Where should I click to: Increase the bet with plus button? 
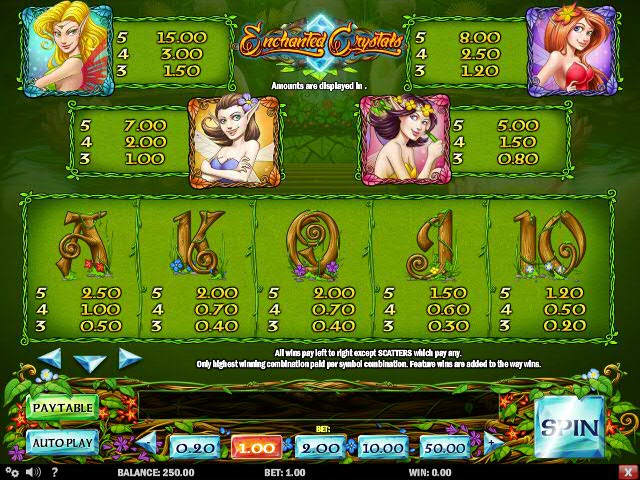491,442
